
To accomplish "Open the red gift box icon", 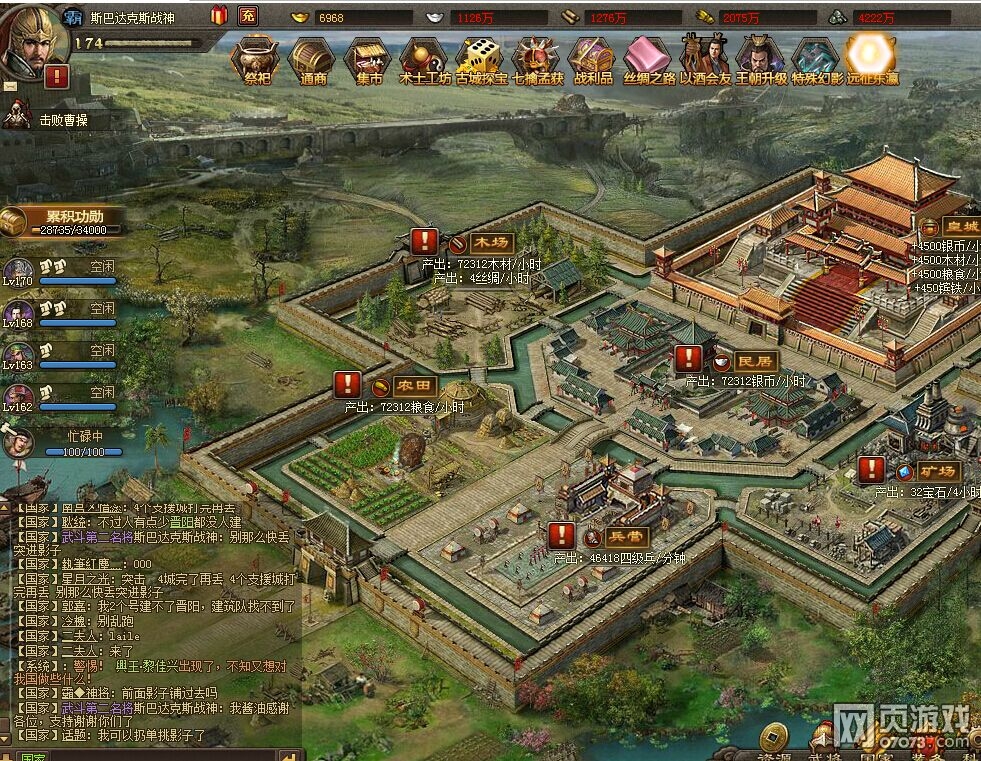I will tap(219, 15).
